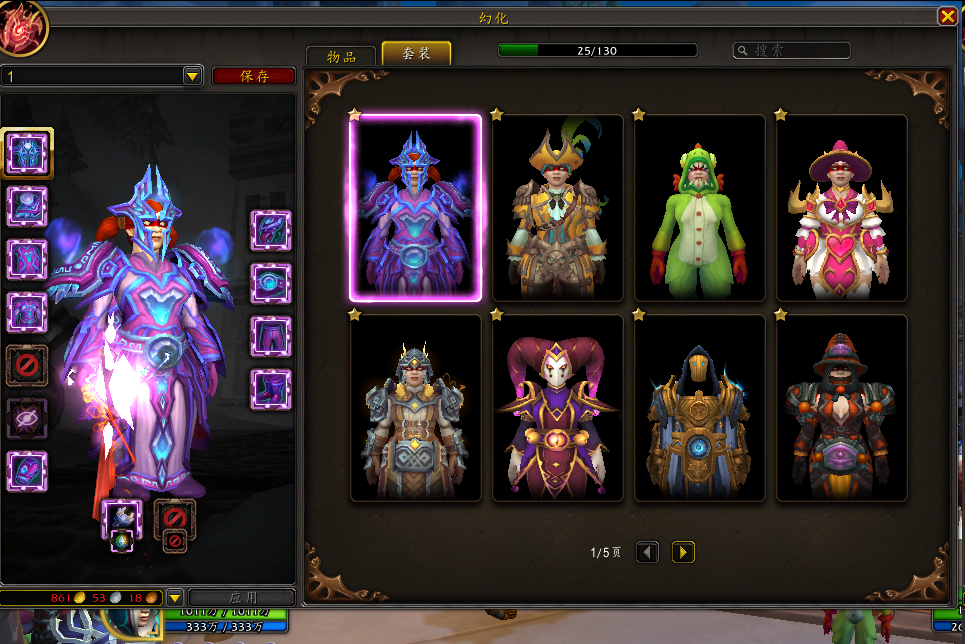
Task: Select the golden hooded armor set
Action: [x=700, y=408]
